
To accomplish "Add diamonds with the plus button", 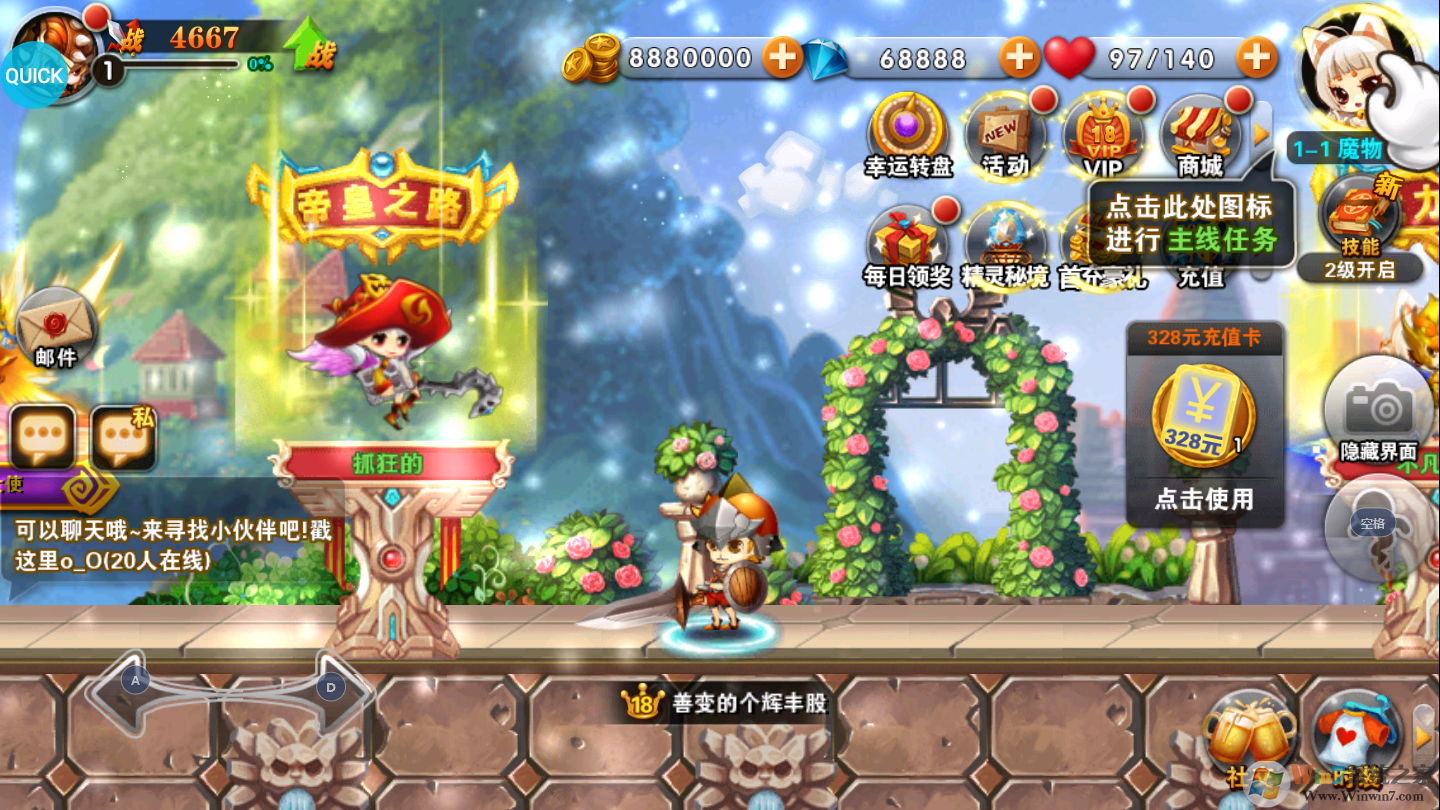I will (x=1019, y=58).
